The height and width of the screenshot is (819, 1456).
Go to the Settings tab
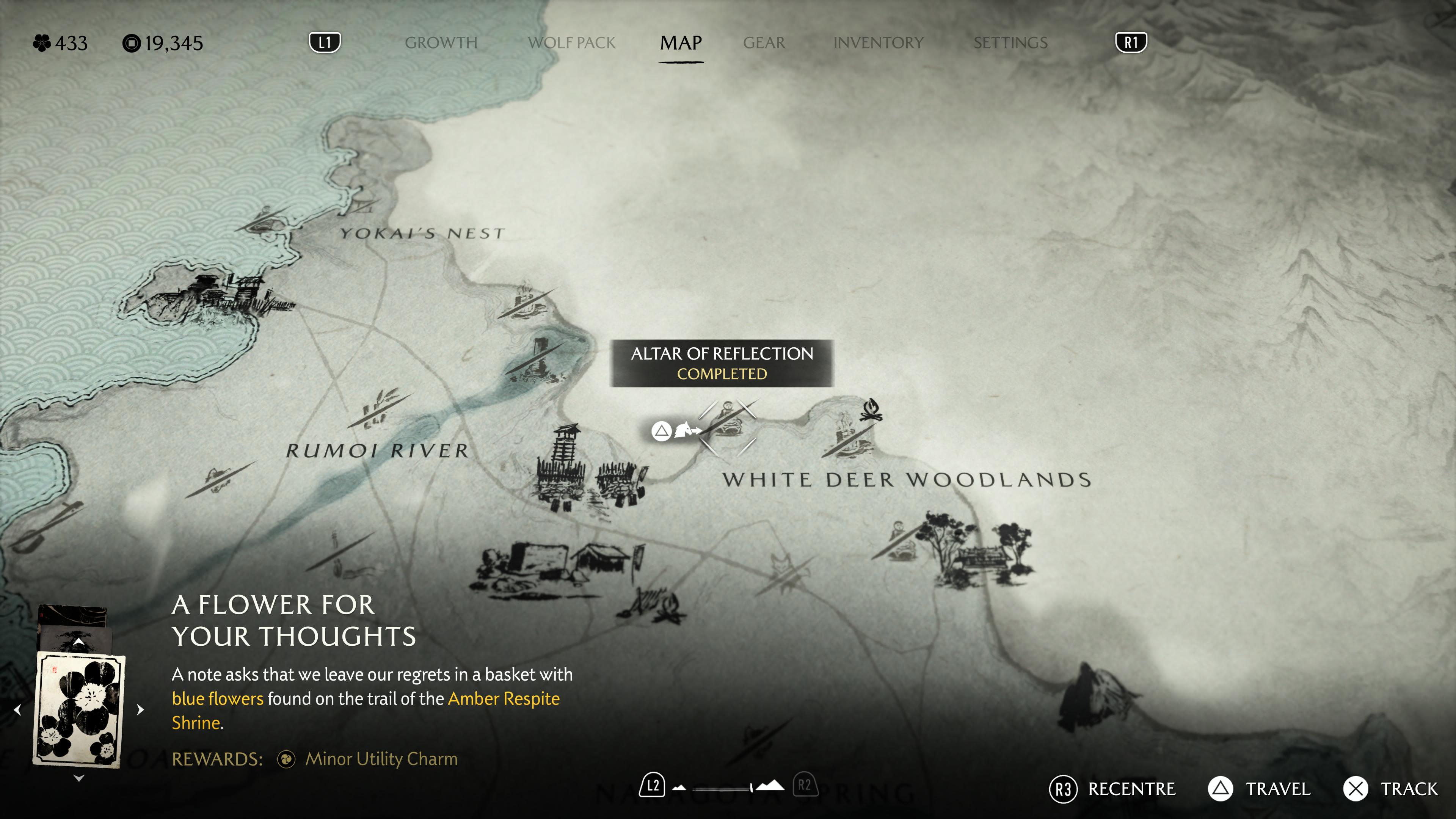click(x=1010, y=43)
